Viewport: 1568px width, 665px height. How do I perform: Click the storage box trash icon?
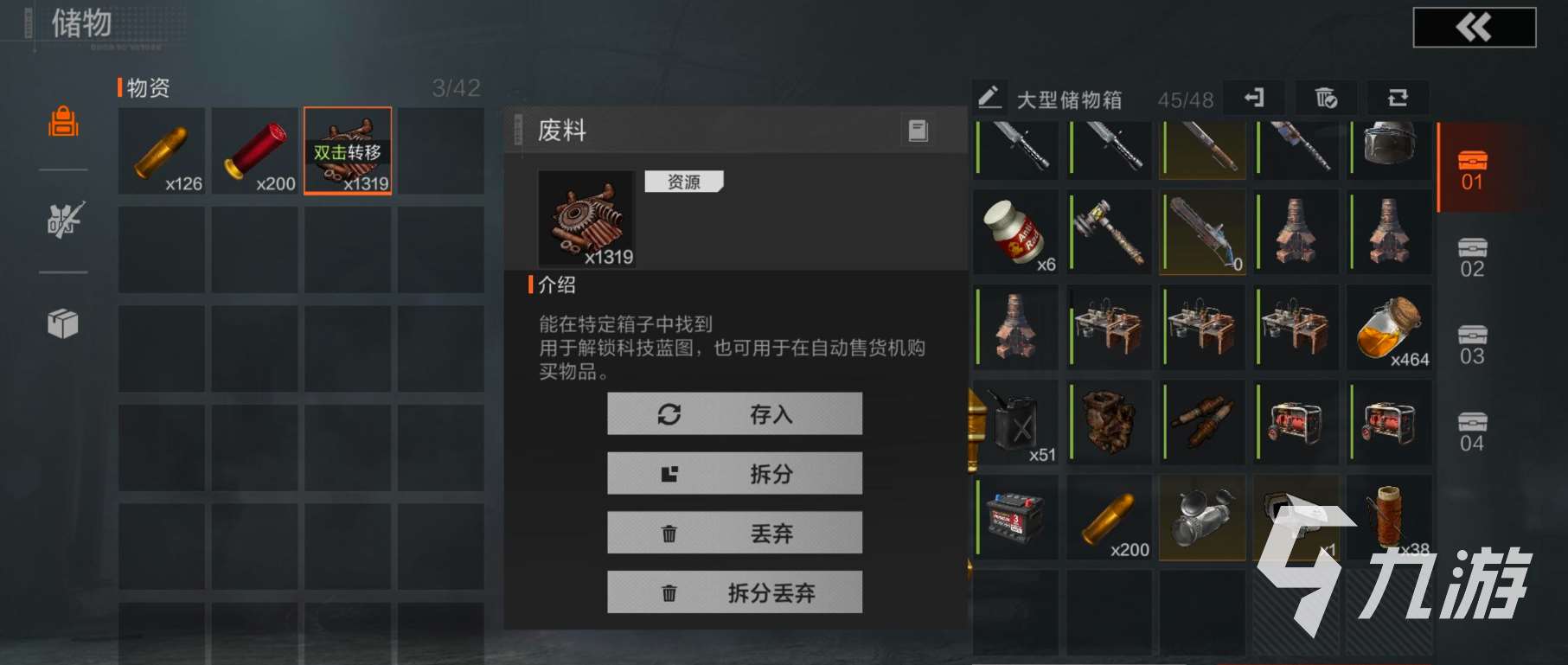click(x=1325, y=99)
